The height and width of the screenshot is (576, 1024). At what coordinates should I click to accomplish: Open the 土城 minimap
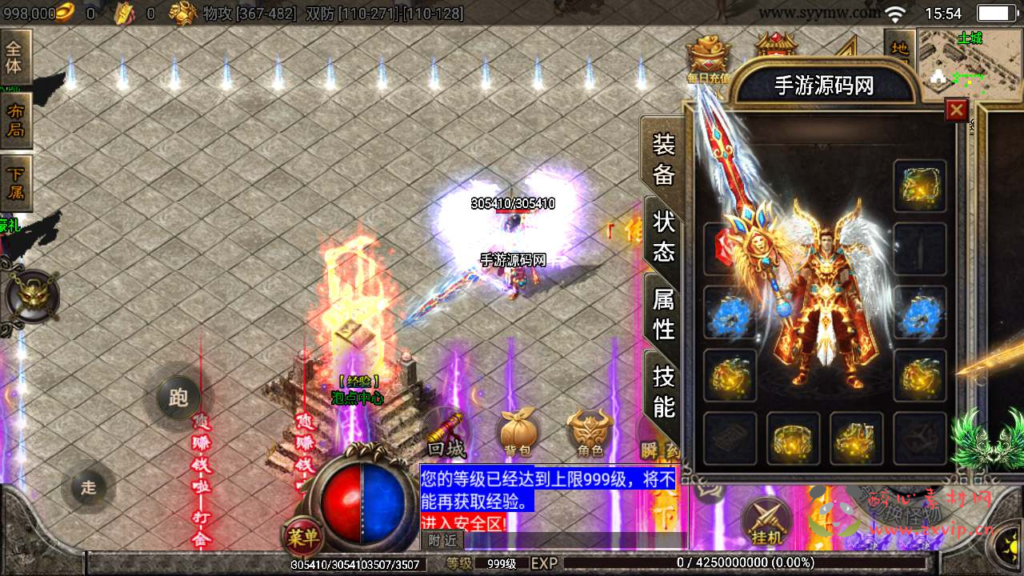(968, 62)
